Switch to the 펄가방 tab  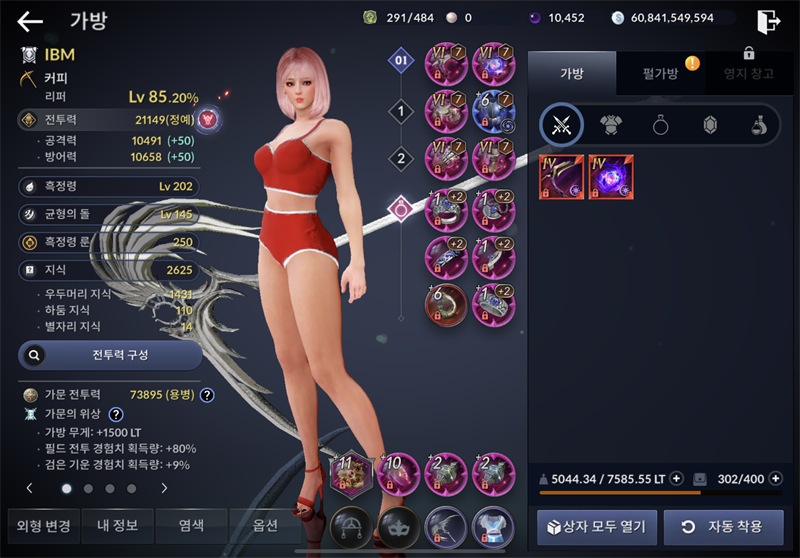[x=662, y=74]
